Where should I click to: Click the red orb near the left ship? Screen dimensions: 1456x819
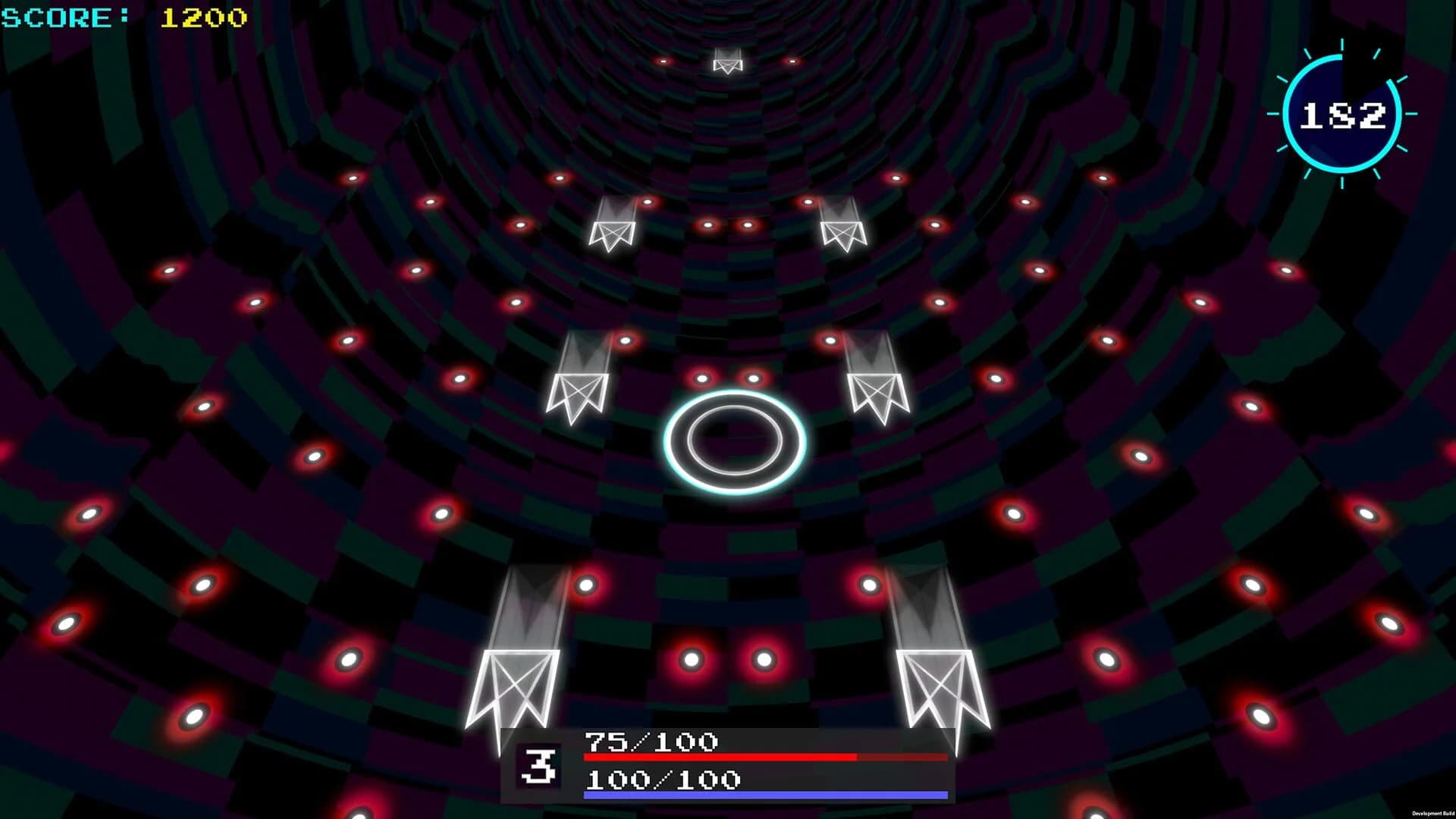pos(586,586)
